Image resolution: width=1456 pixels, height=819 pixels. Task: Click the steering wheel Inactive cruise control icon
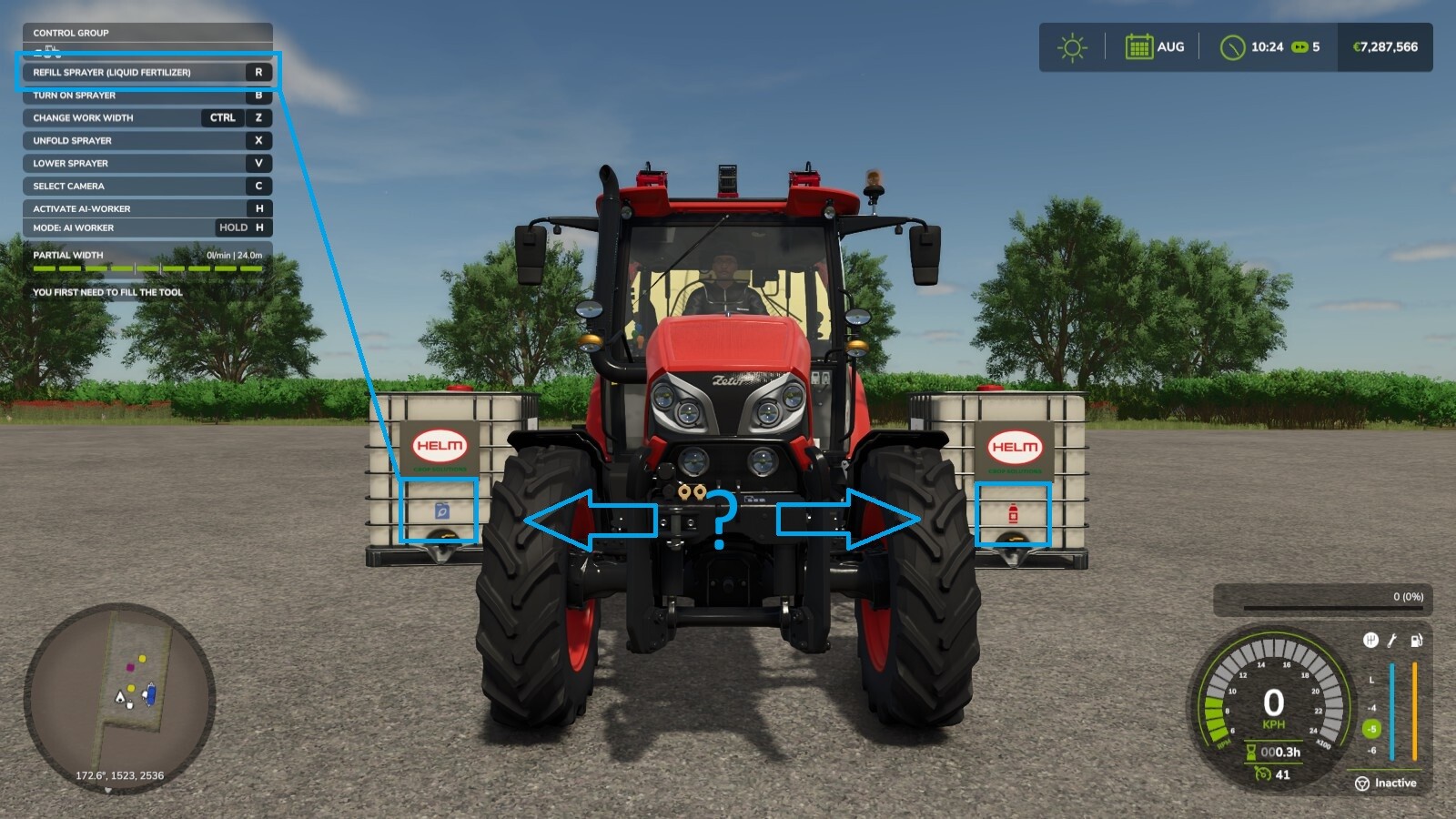click(1361, 783)
